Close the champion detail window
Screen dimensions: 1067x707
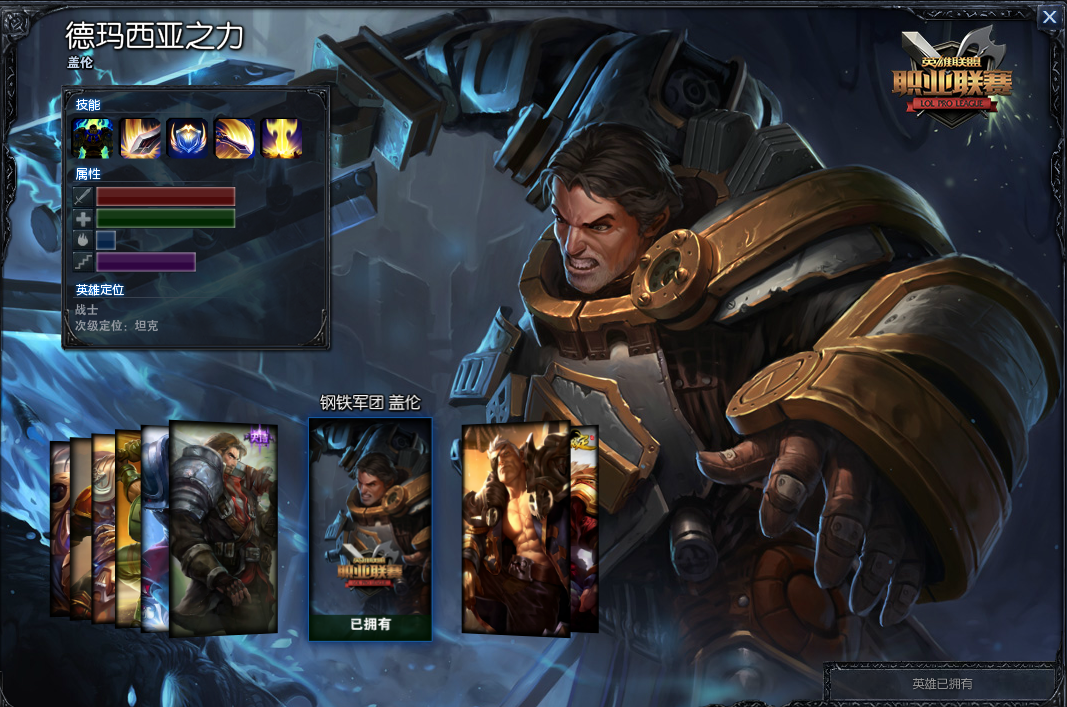[1049, 17]
